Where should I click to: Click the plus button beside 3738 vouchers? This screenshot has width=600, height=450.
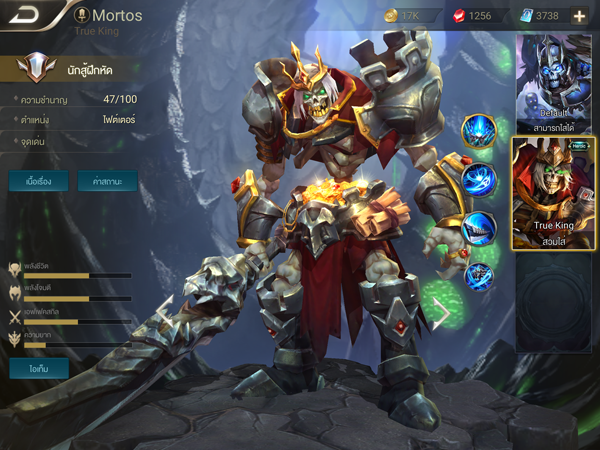point(579,16)
